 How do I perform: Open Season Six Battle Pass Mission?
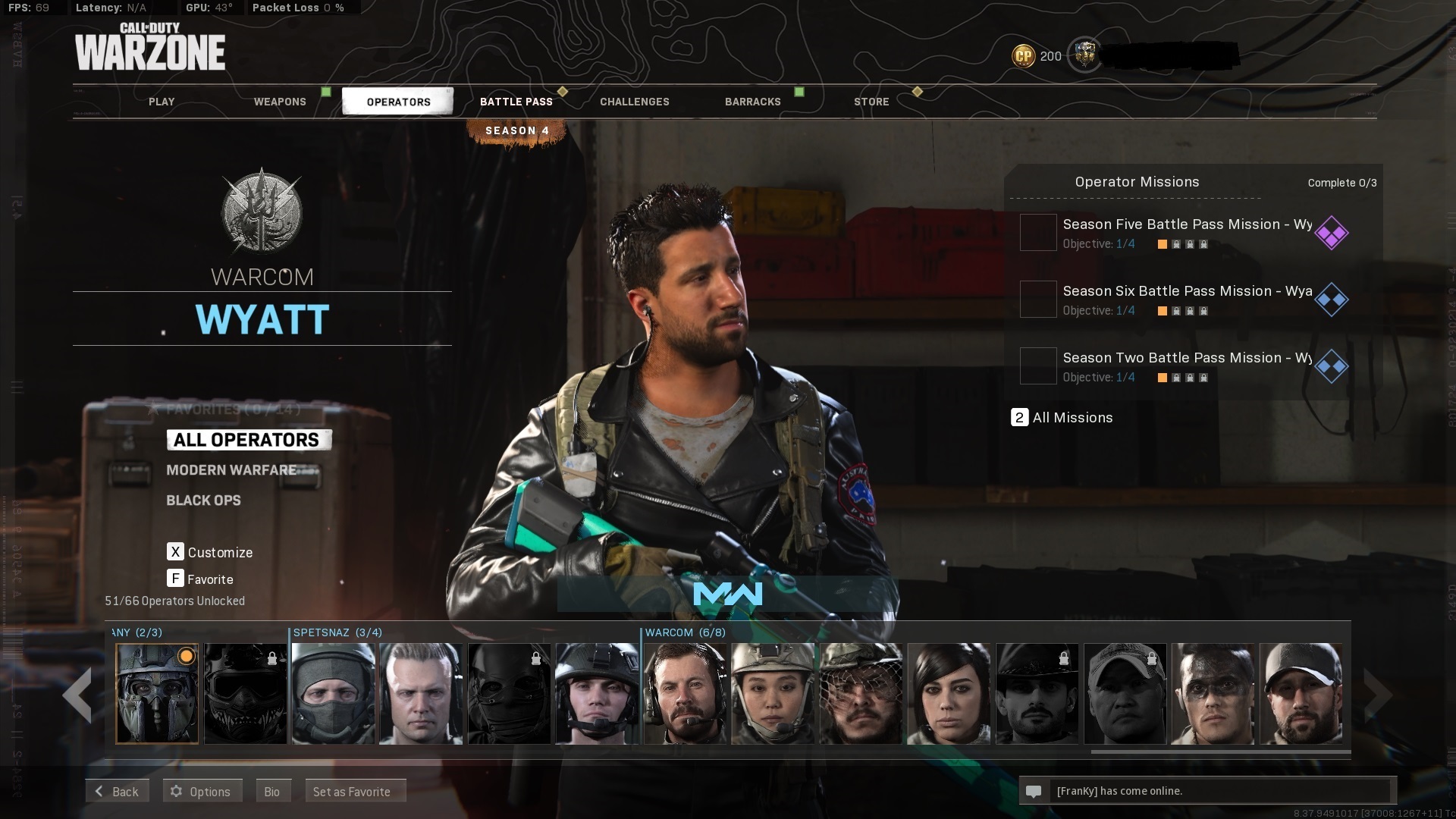tap(1187, 300)
